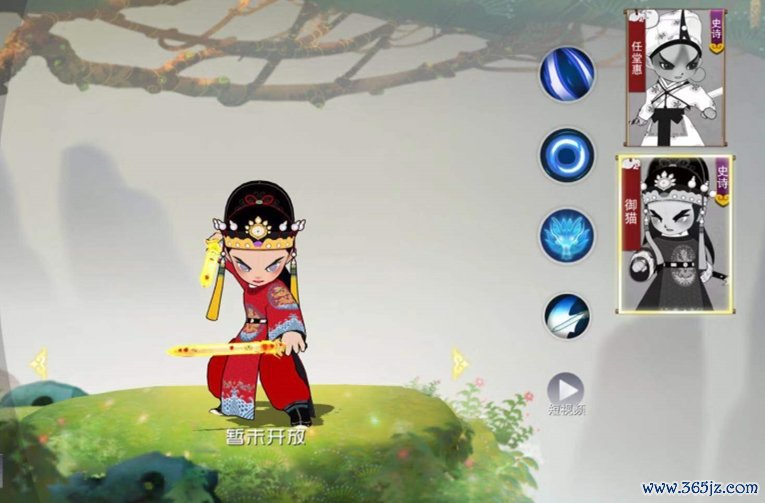This screenshot has height=503, width=765.
Task: View the blue streak slash skill
Action: [567, 74]
